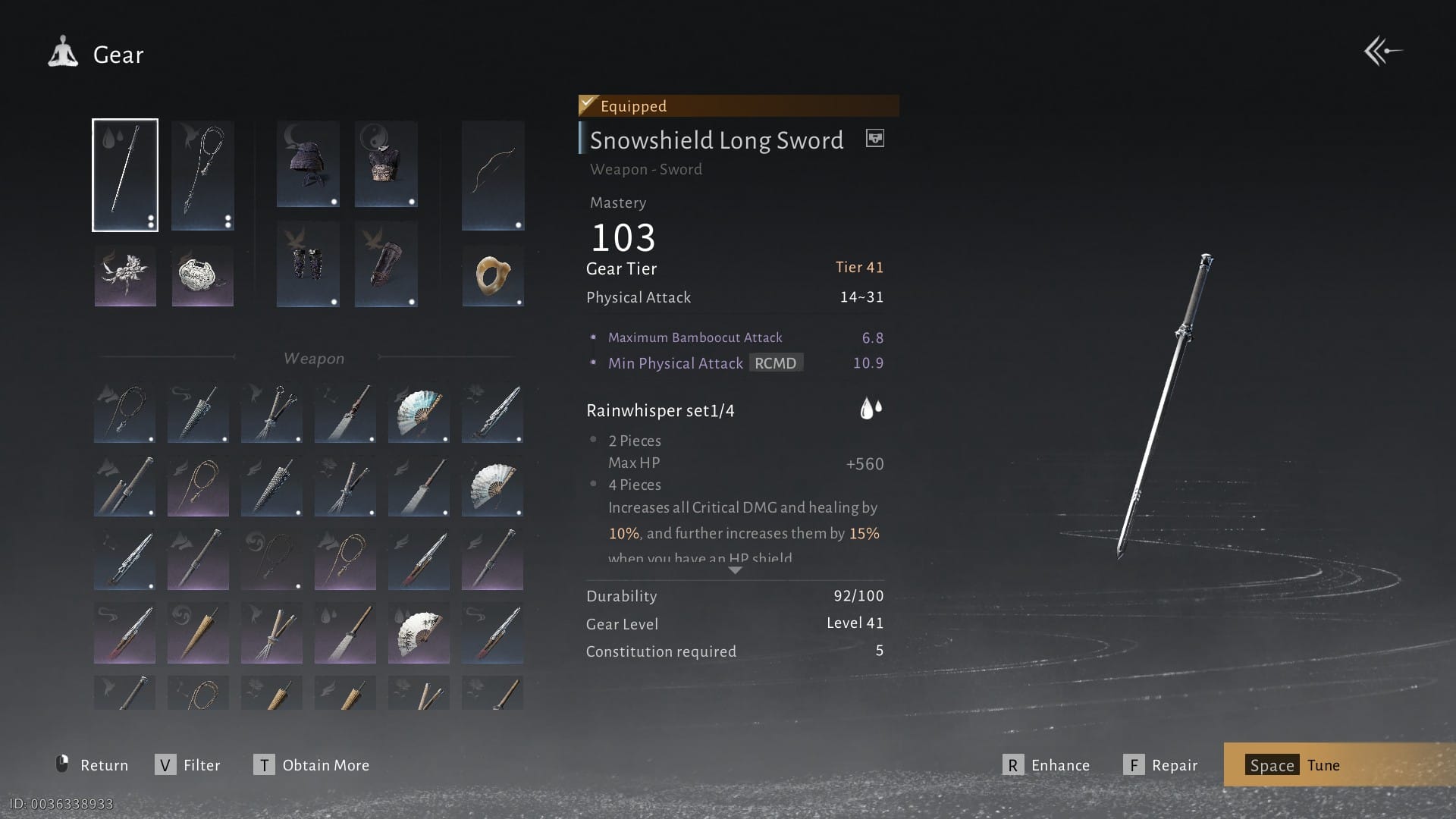Select the equipped jade ring slot

coord(493,275)
